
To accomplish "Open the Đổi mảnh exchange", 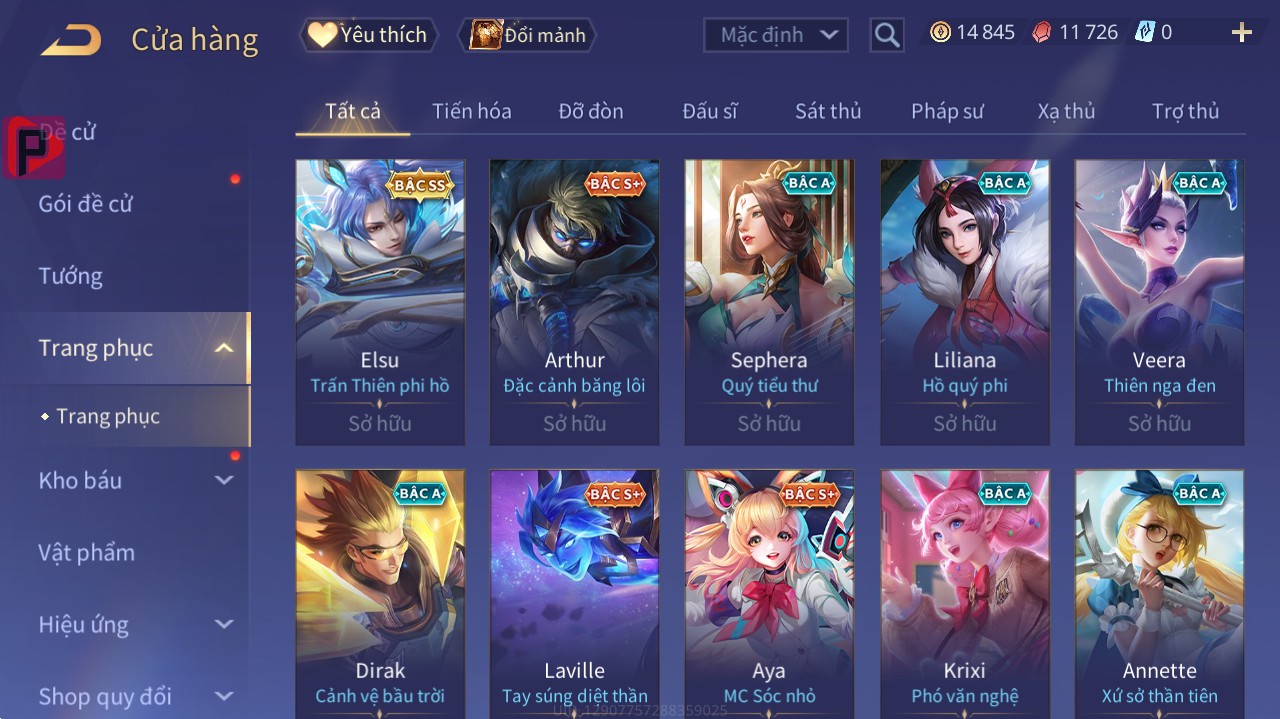I will 527,35.
